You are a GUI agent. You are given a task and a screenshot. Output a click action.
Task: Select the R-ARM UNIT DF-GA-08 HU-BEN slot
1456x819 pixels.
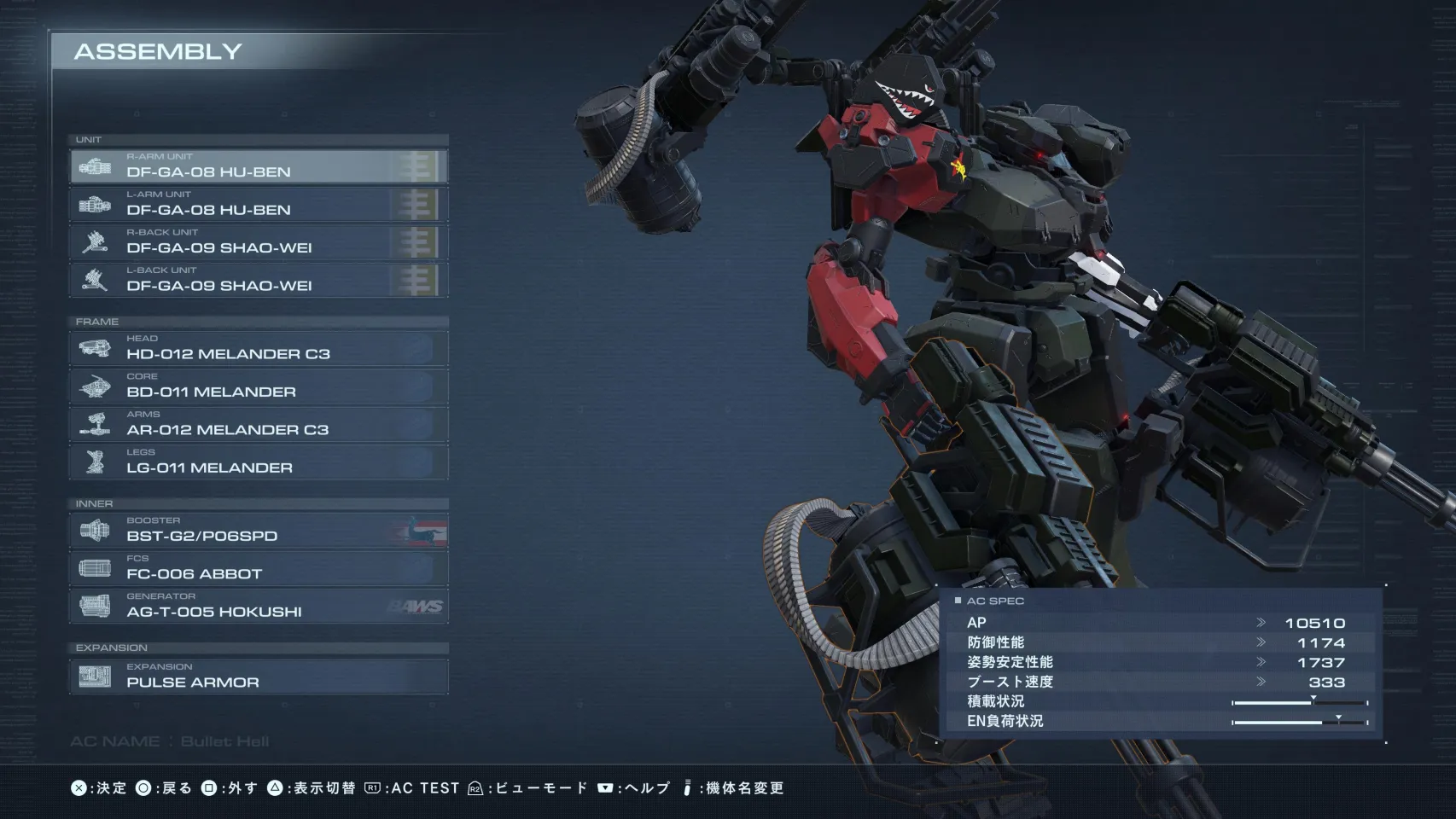259,166
